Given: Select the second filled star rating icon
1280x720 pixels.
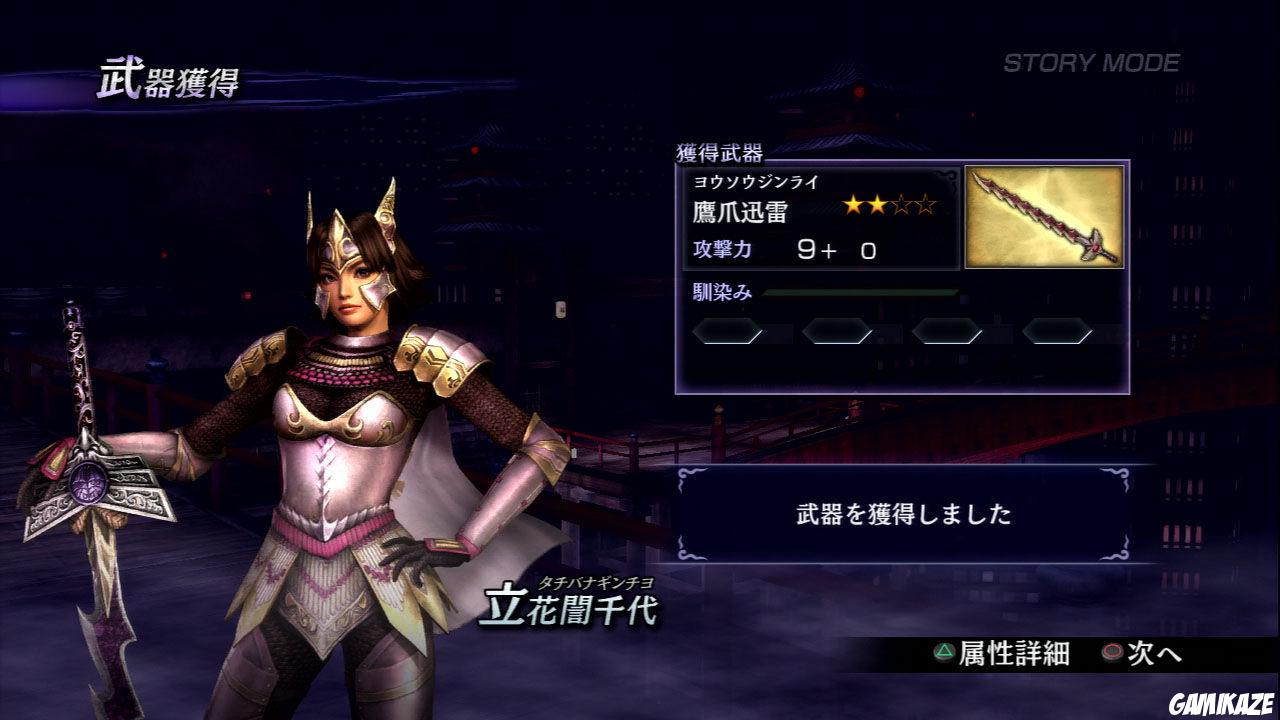Looking at the screenshot, I should [x=877, y=204].
